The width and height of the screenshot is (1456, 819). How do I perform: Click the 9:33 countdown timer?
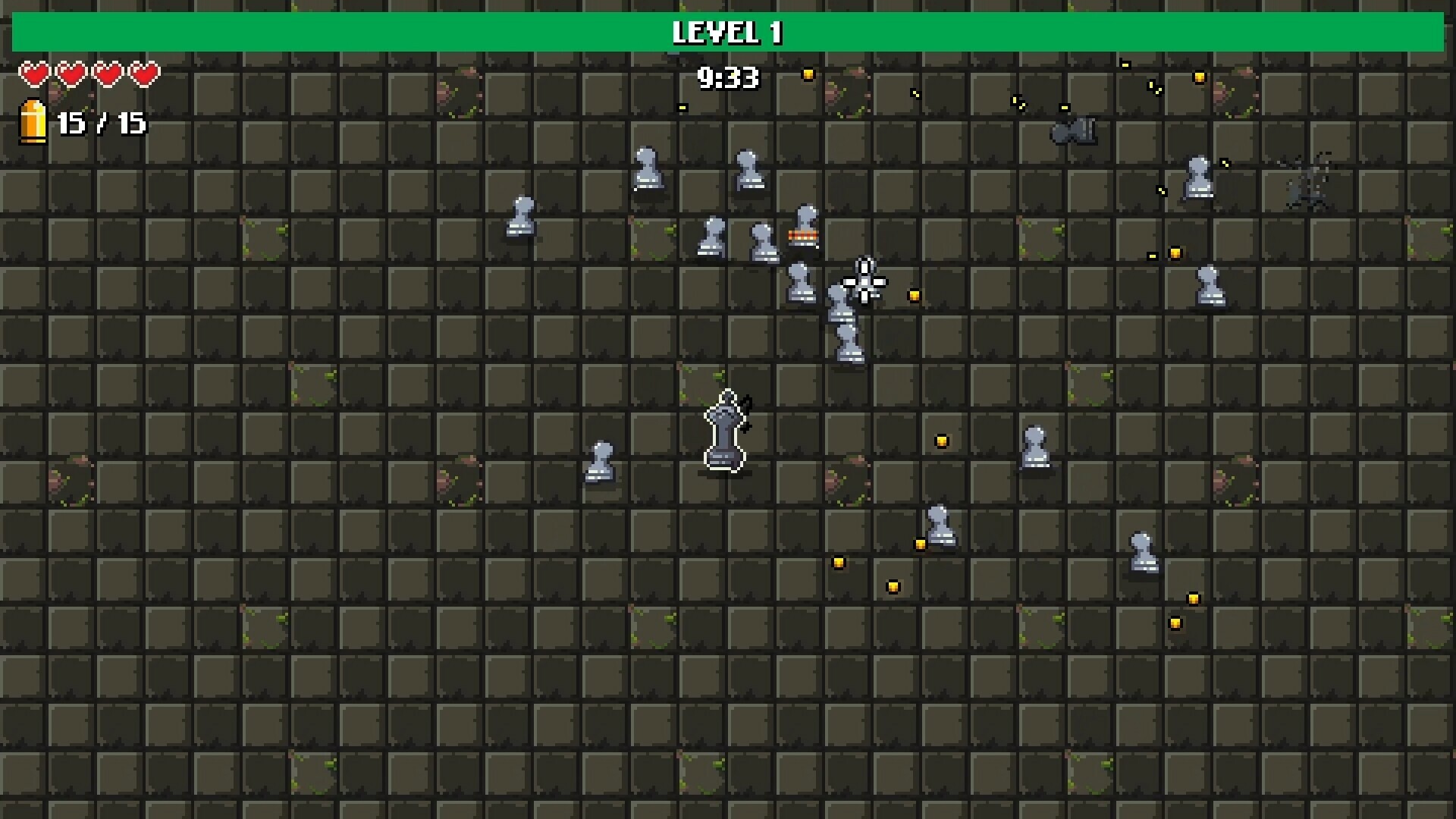pos(728,76)
